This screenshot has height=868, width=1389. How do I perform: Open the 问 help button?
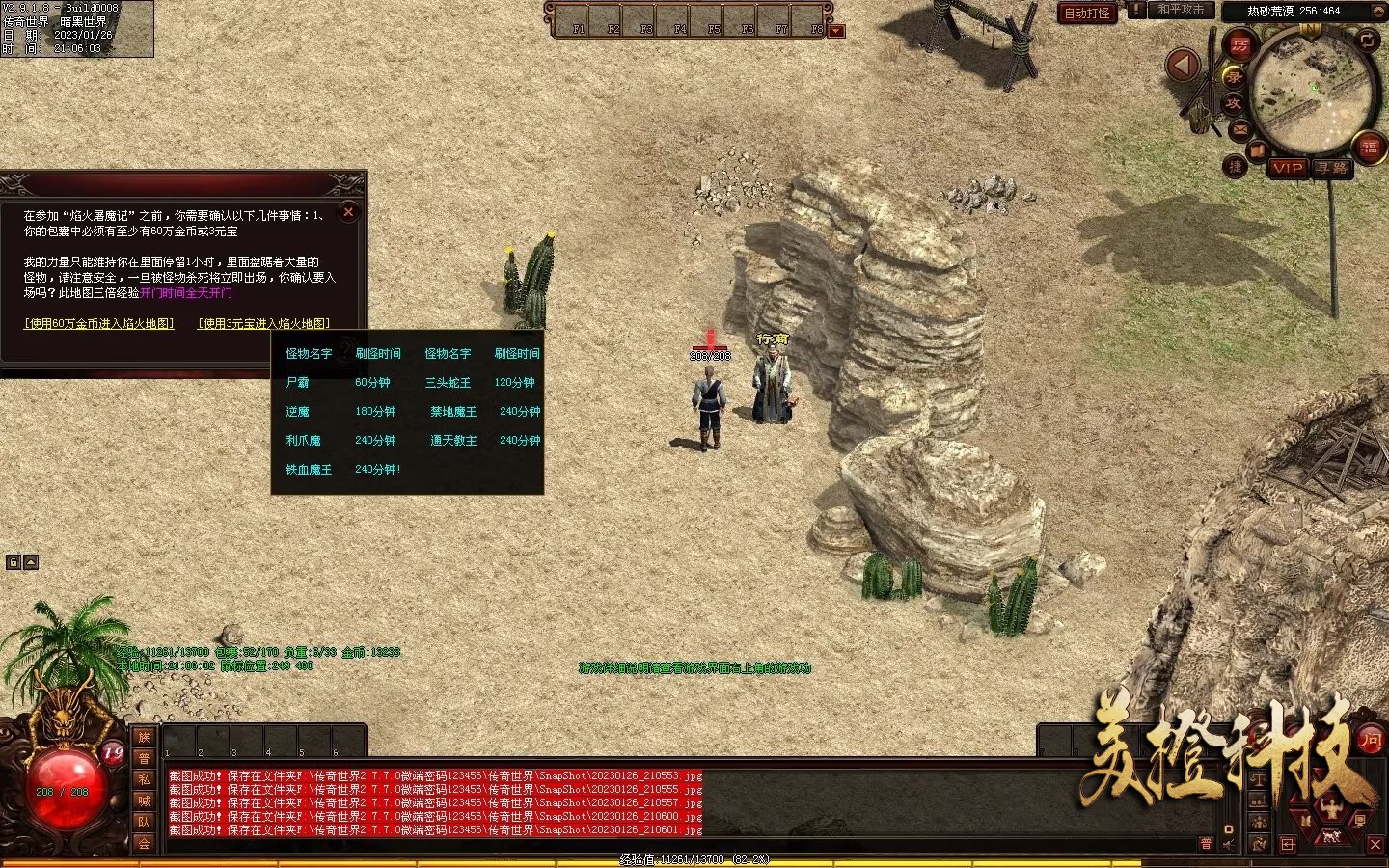[1370, 741]
